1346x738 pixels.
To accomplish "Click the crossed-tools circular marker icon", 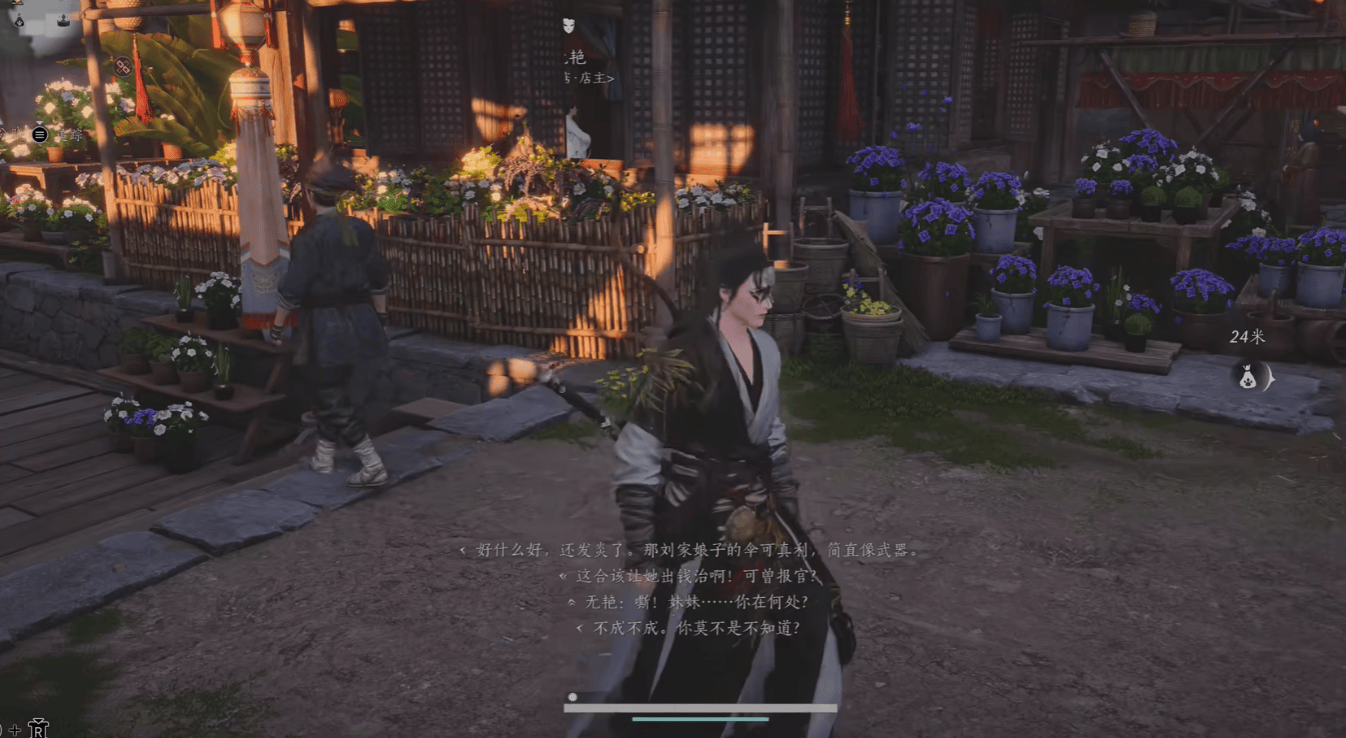I will pyautogui.click(x=122, y=66).
